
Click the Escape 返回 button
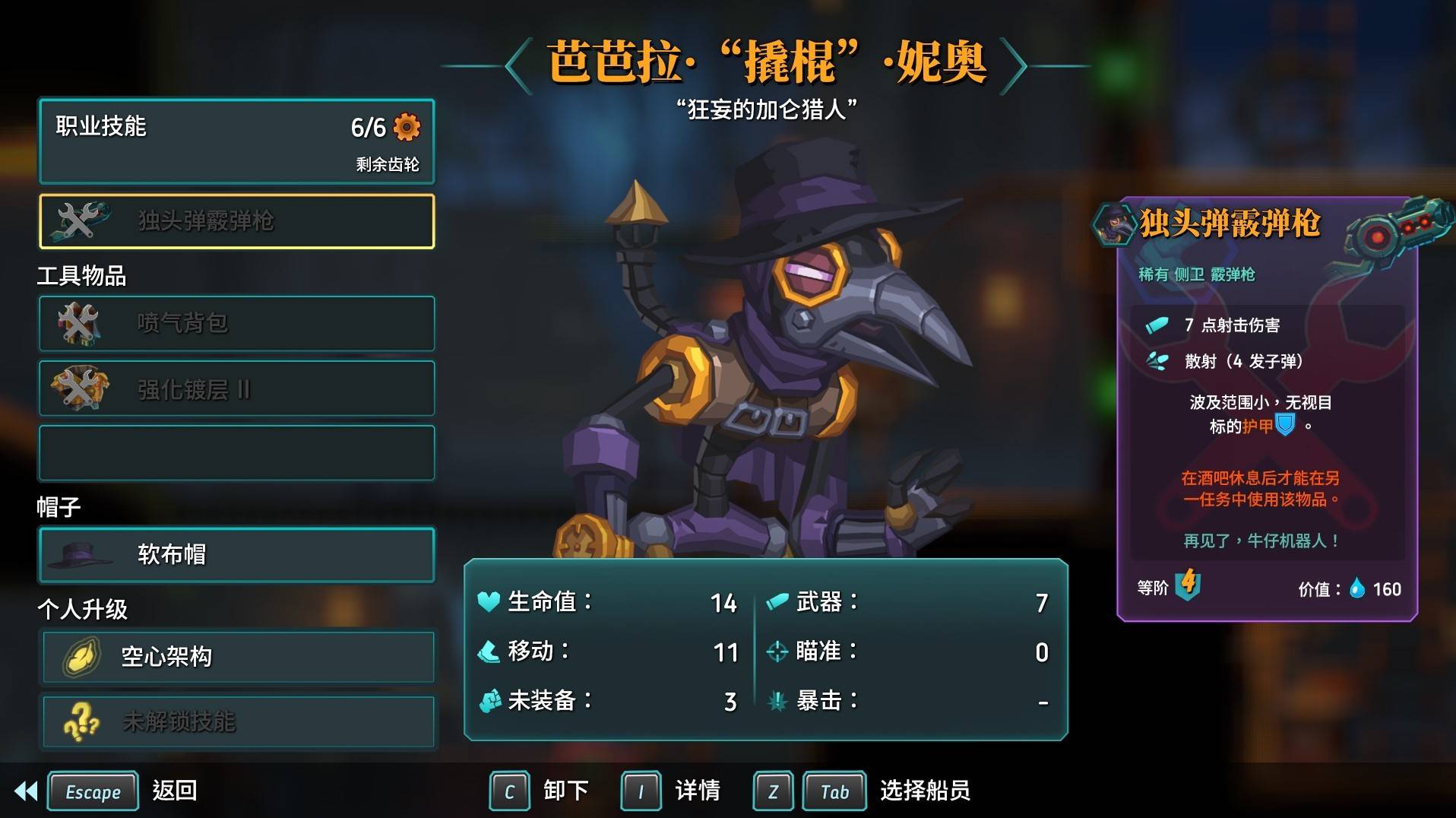click(x=93, y=791)
